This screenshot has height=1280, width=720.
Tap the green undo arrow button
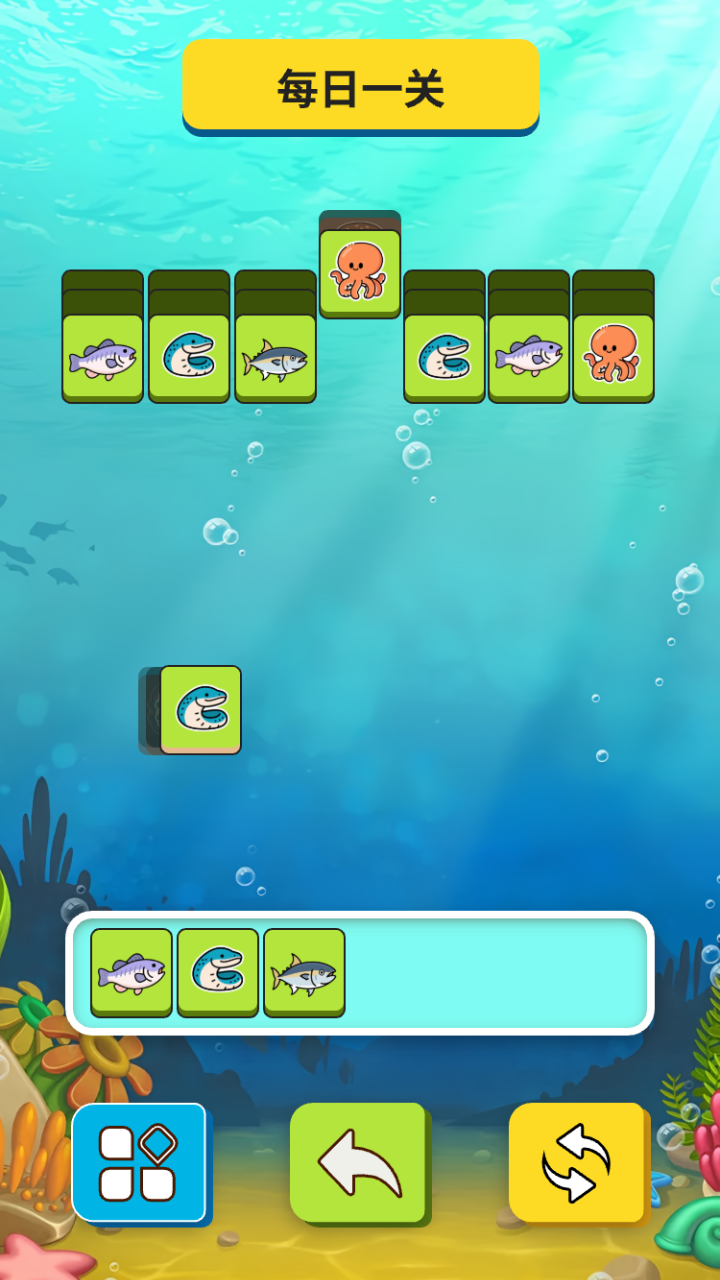point(359,1163)
